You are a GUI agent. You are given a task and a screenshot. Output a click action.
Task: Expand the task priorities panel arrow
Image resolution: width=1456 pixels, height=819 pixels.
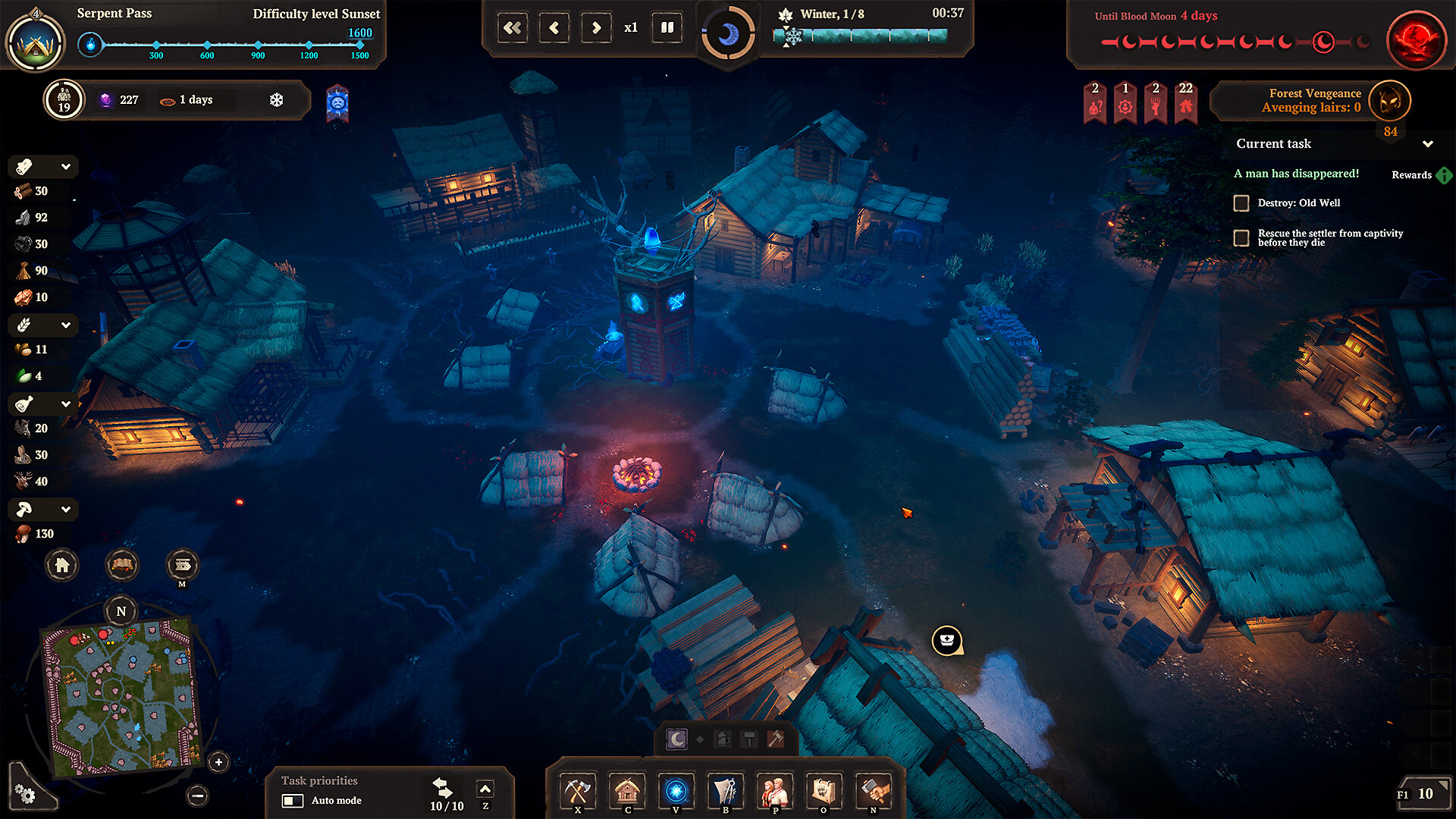click(485, 789)
